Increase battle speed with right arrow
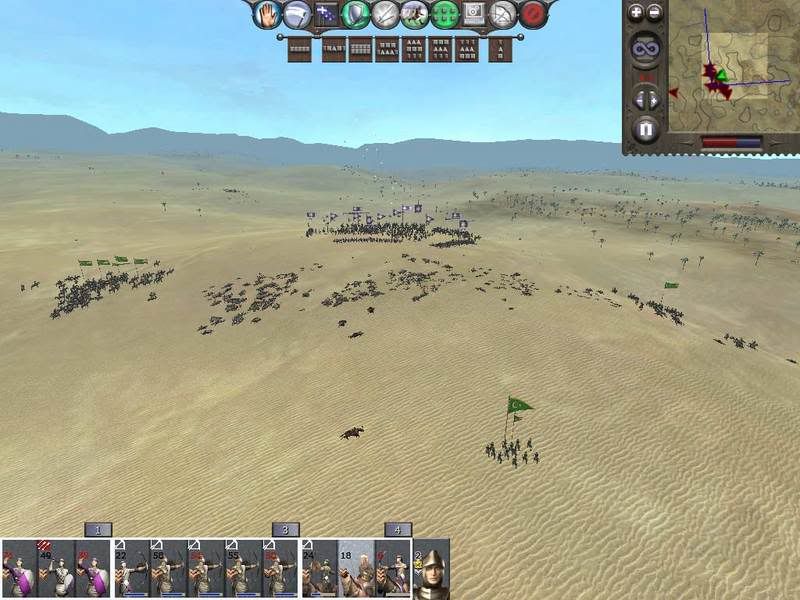Screen dimensions: 800x600 [654, 99]
